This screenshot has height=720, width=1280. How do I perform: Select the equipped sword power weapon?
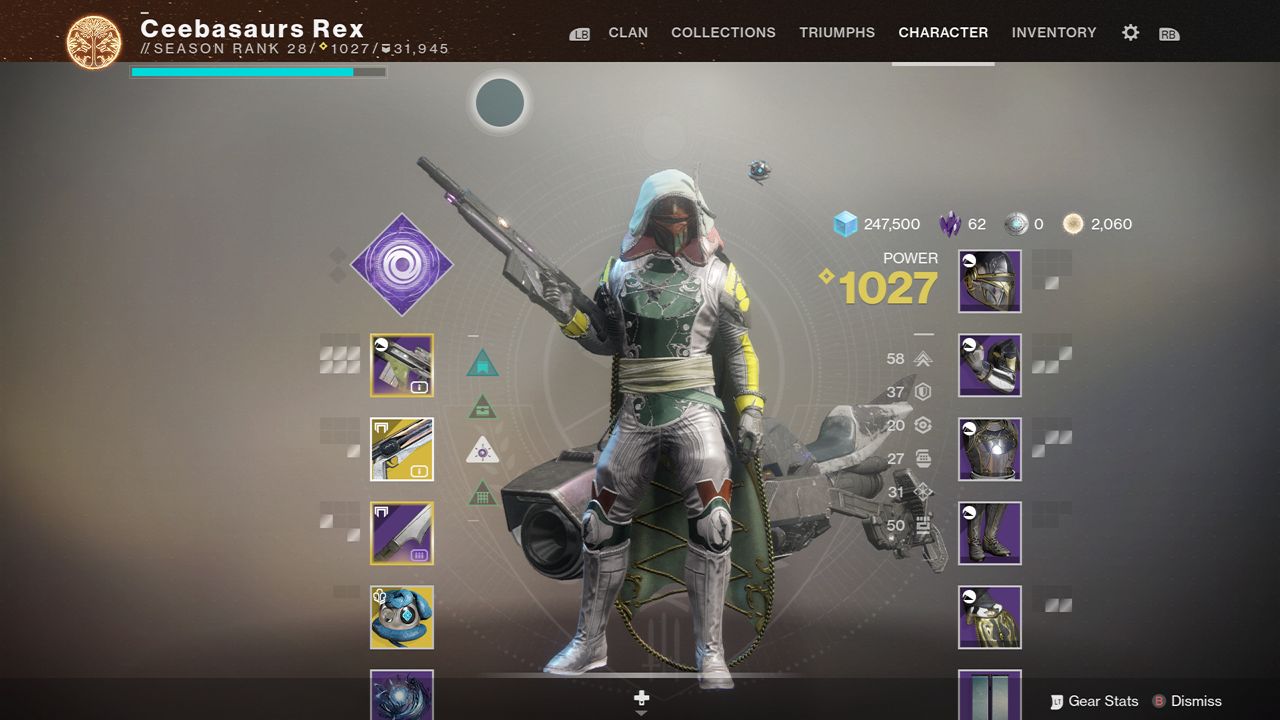402,533
